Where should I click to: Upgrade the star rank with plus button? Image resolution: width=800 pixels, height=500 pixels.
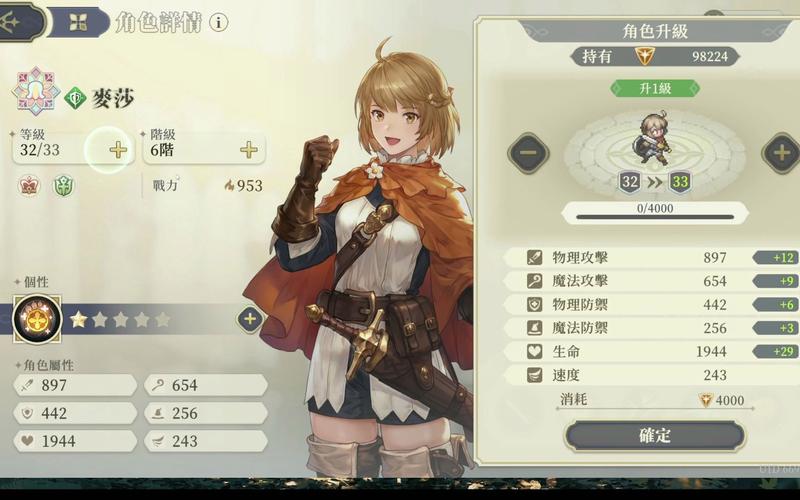point(250,319)
